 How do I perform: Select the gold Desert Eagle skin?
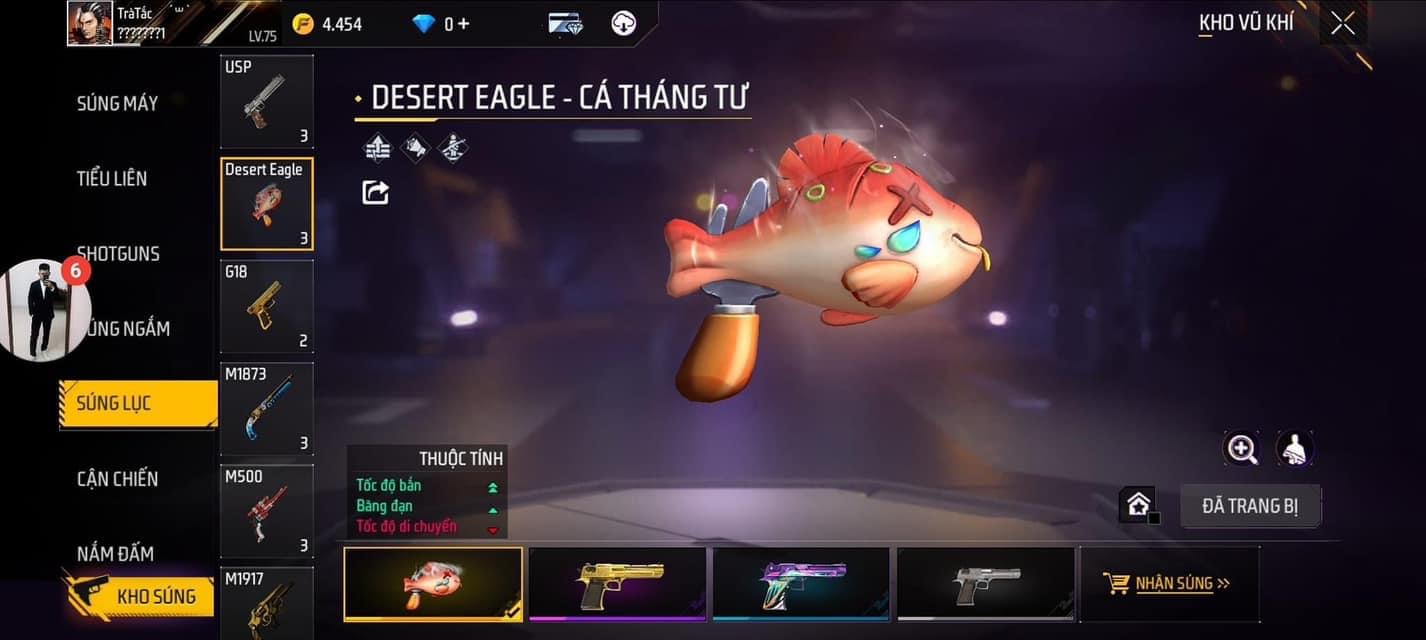[x=617, y=584]
